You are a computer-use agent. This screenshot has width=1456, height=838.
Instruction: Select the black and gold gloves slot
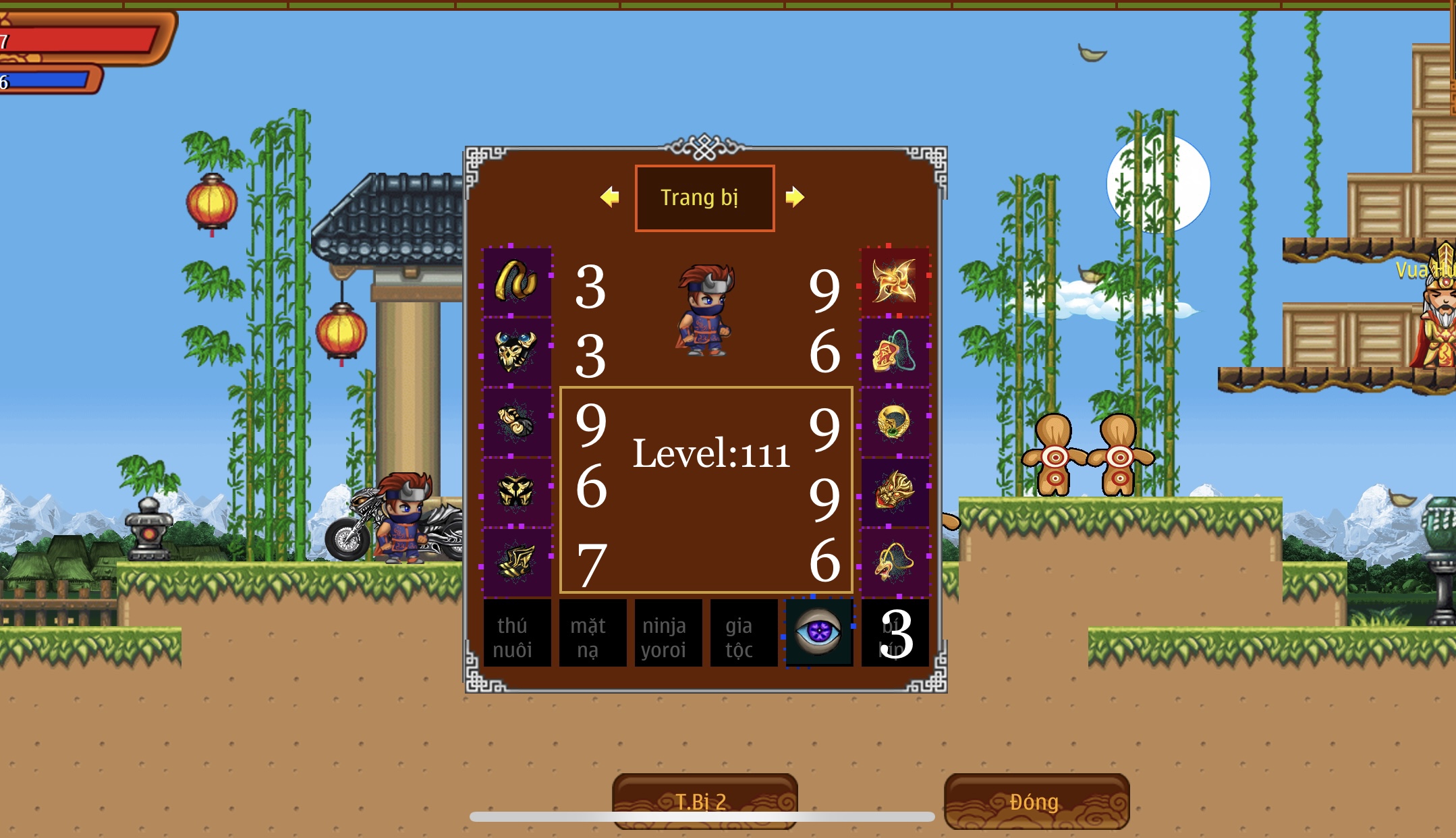pyautogui.click(x=517, y=422)
